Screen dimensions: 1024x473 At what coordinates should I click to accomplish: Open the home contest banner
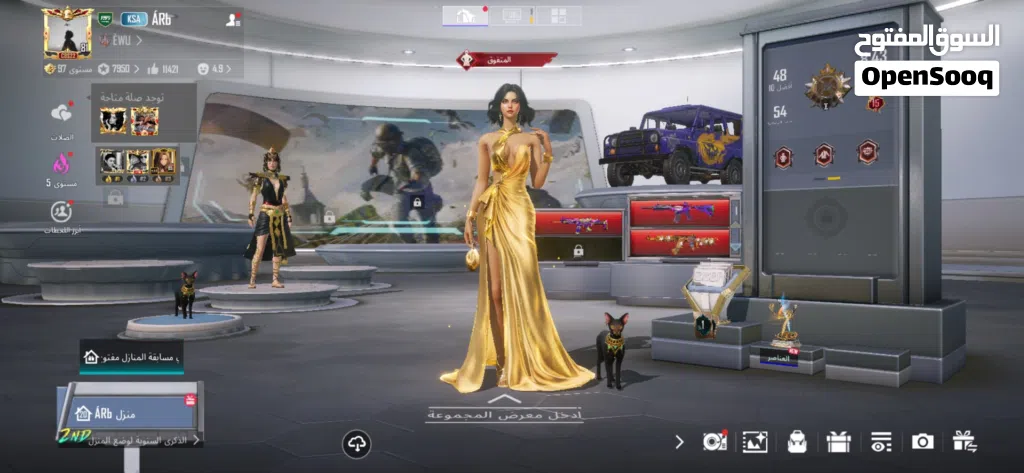point(131,356)
